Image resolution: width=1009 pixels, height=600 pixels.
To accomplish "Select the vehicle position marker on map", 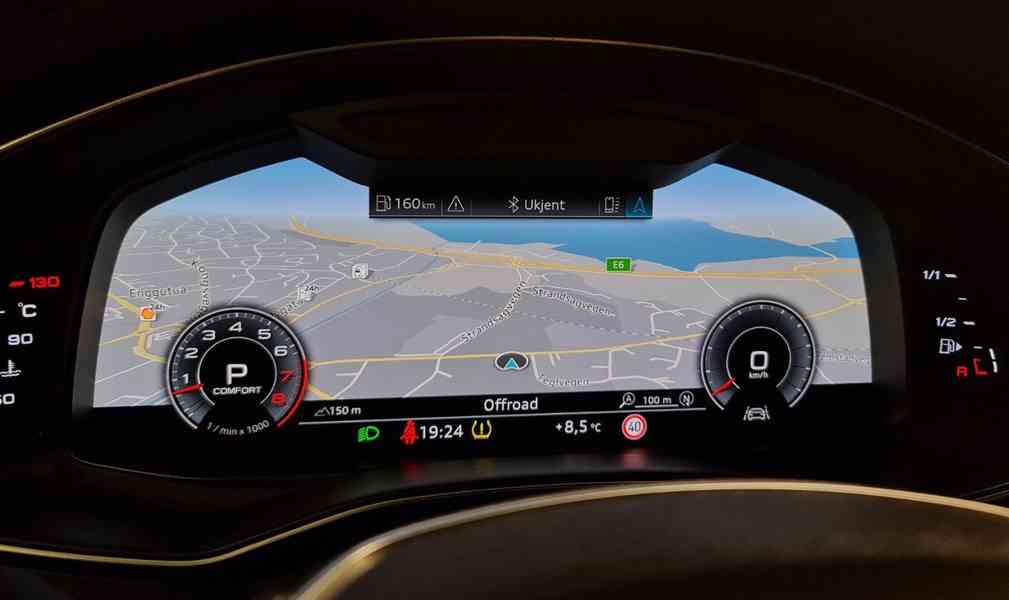I will pyautogui.click(x=510, y=362).
